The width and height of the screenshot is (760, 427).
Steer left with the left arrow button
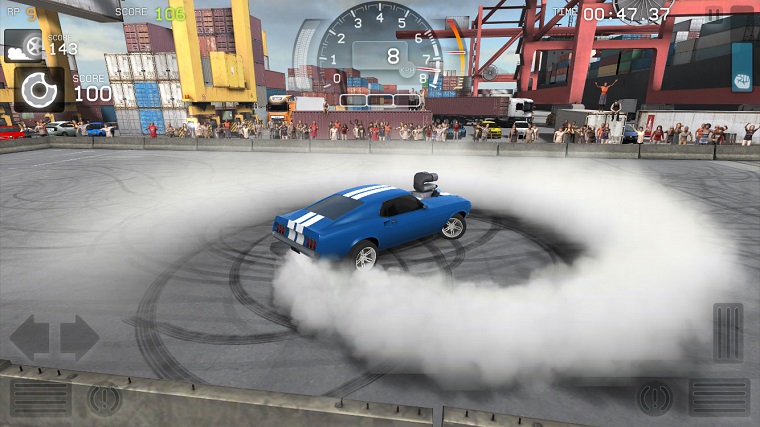click(x=29, y=337)
